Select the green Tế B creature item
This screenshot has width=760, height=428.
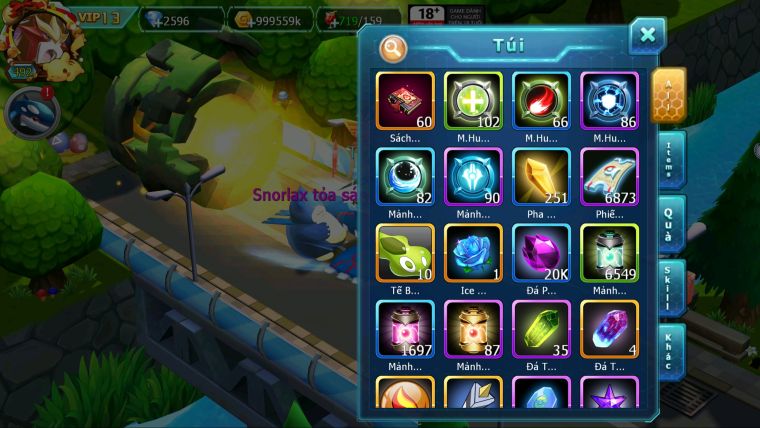(x=405, y=252)
